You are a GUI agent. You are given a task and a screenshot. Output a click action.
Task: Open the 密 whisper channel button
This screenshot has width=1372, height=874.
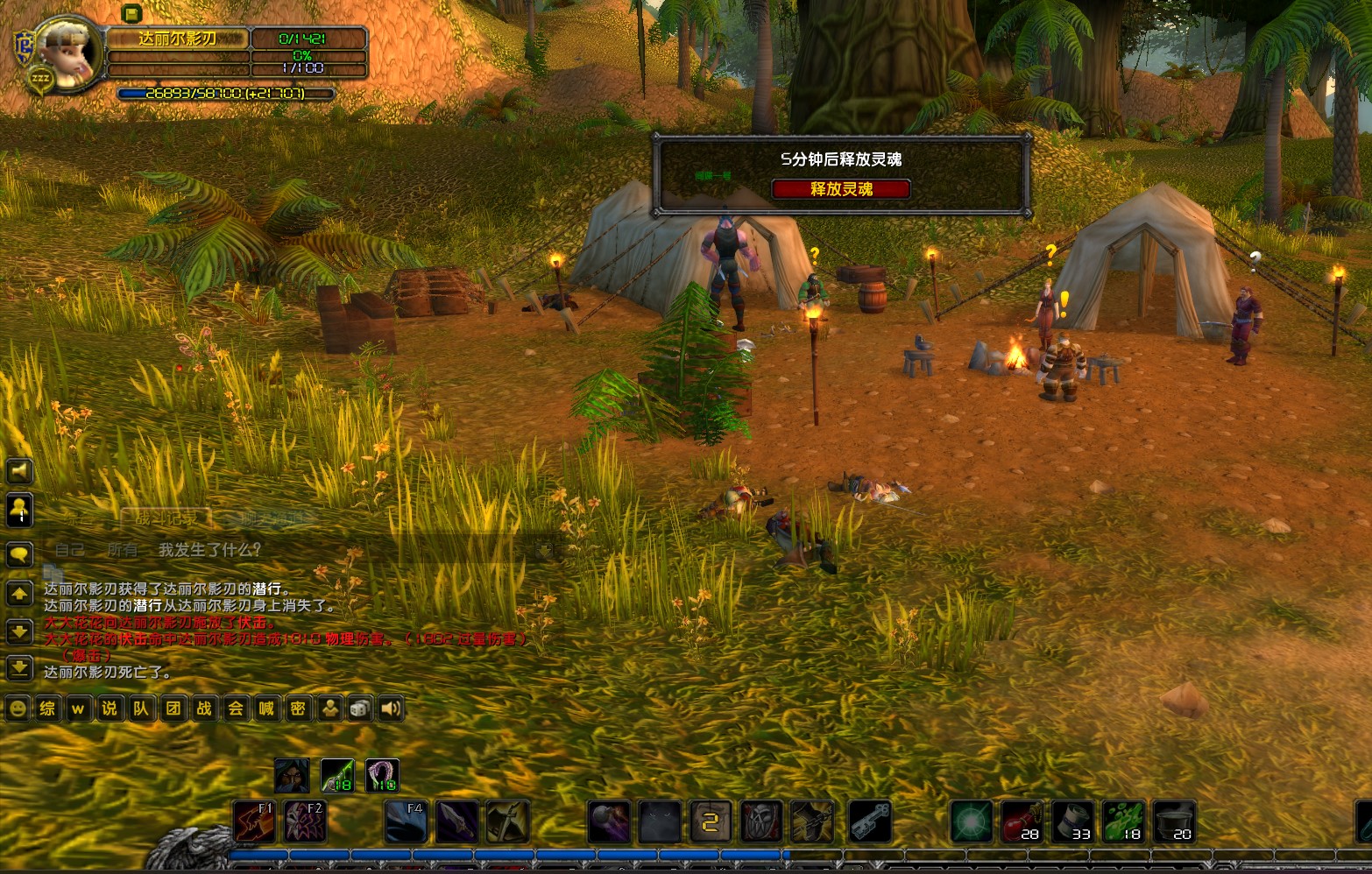click(298, 708)
